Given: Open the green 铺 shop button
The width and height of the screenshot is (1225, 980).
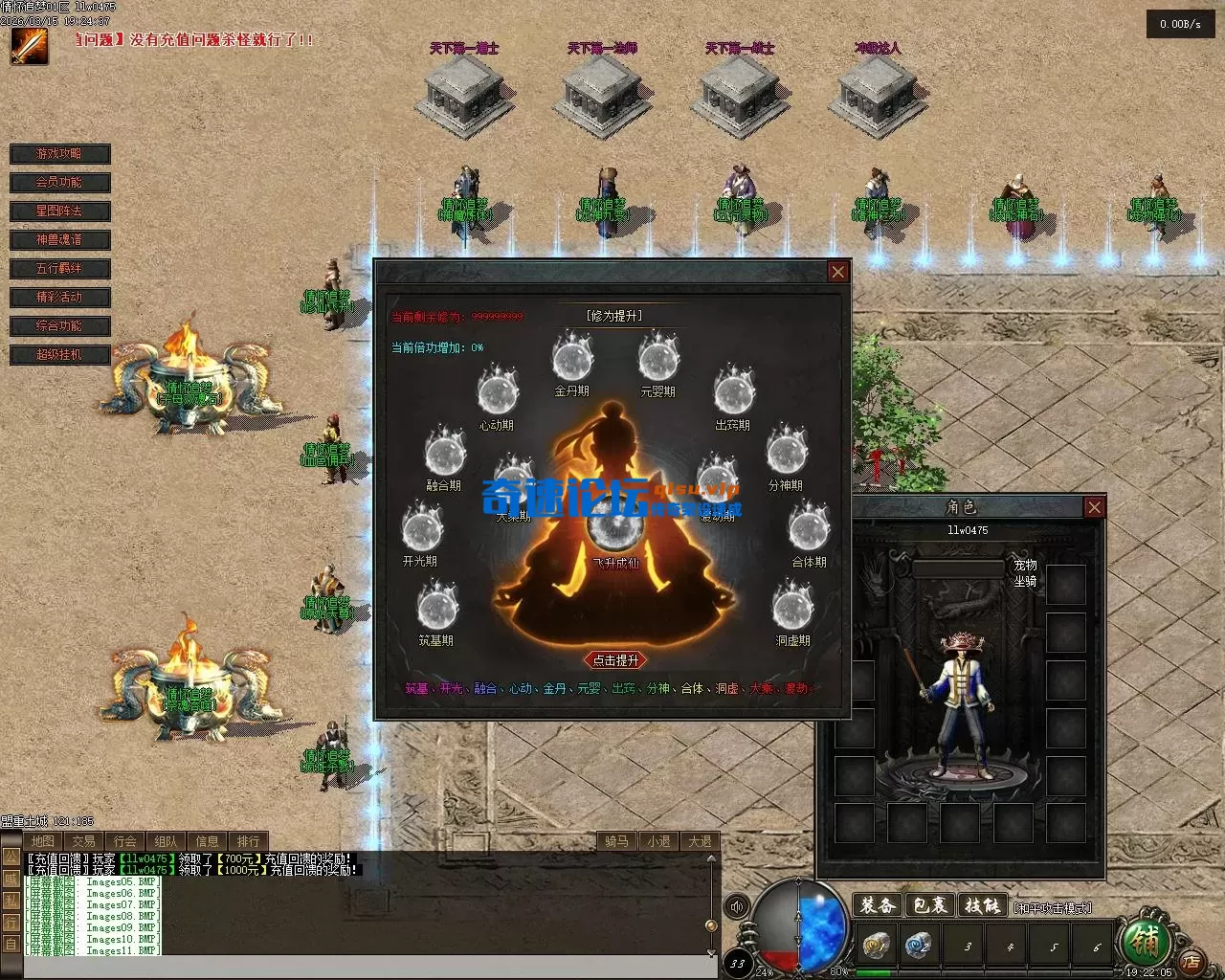Looking at the screenshot, I should pyautogui.click(x=1145, y=941).
